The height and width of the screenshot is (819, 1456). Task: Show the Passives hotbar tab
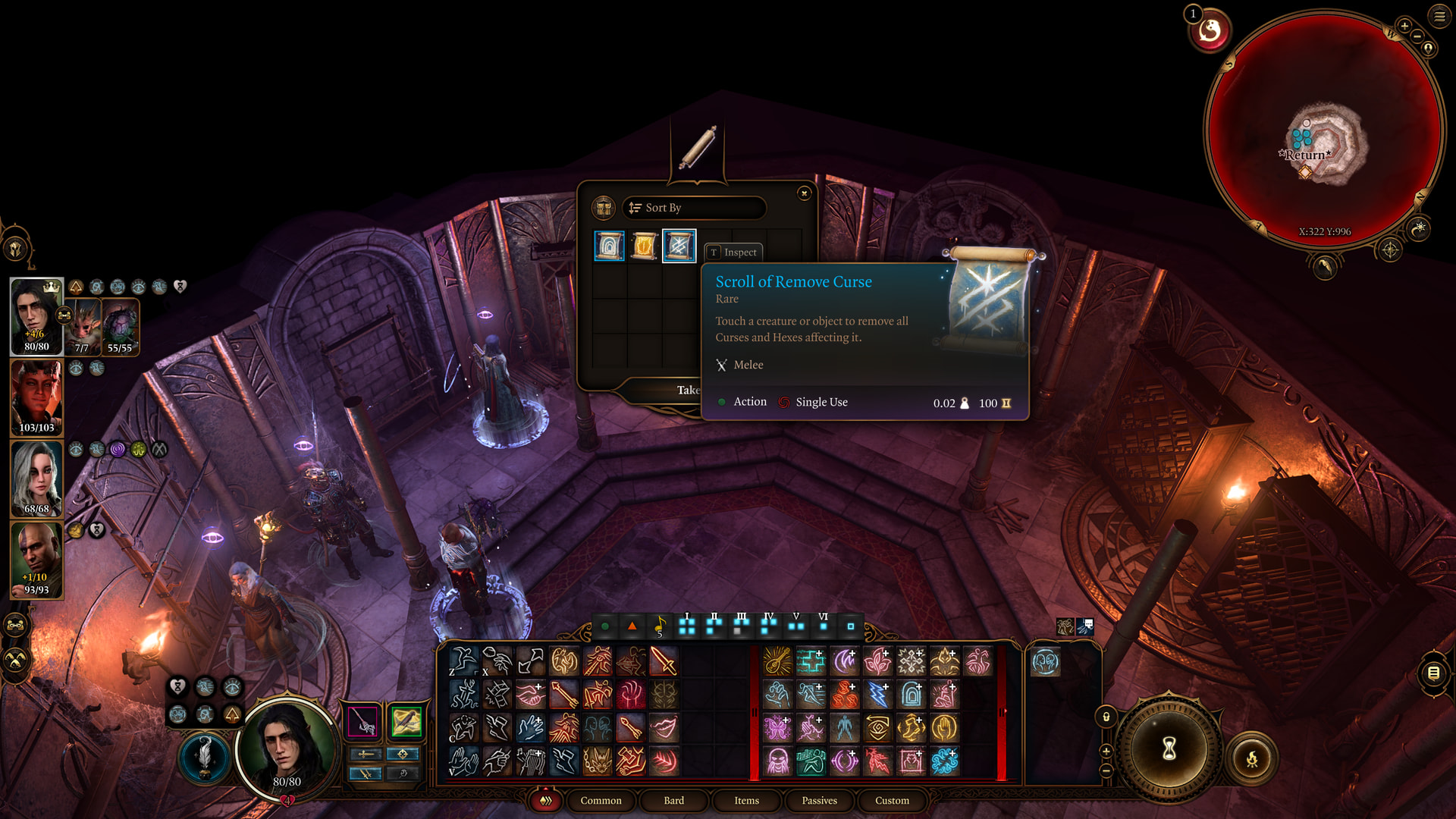click(x=819, y=800)
